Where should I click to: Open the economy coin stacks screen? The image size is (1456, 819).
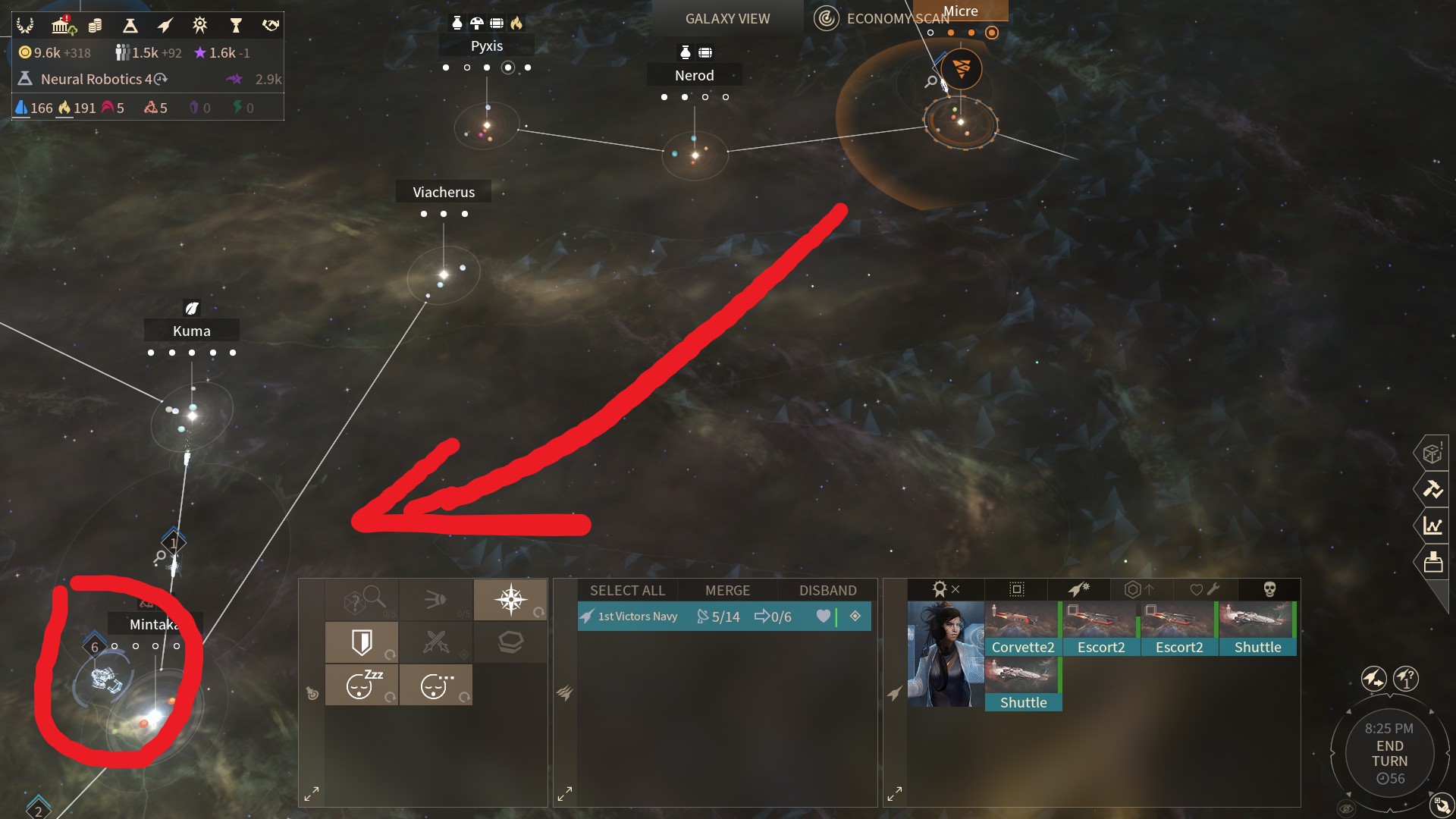pyautogui.click(x=95, y=27)
